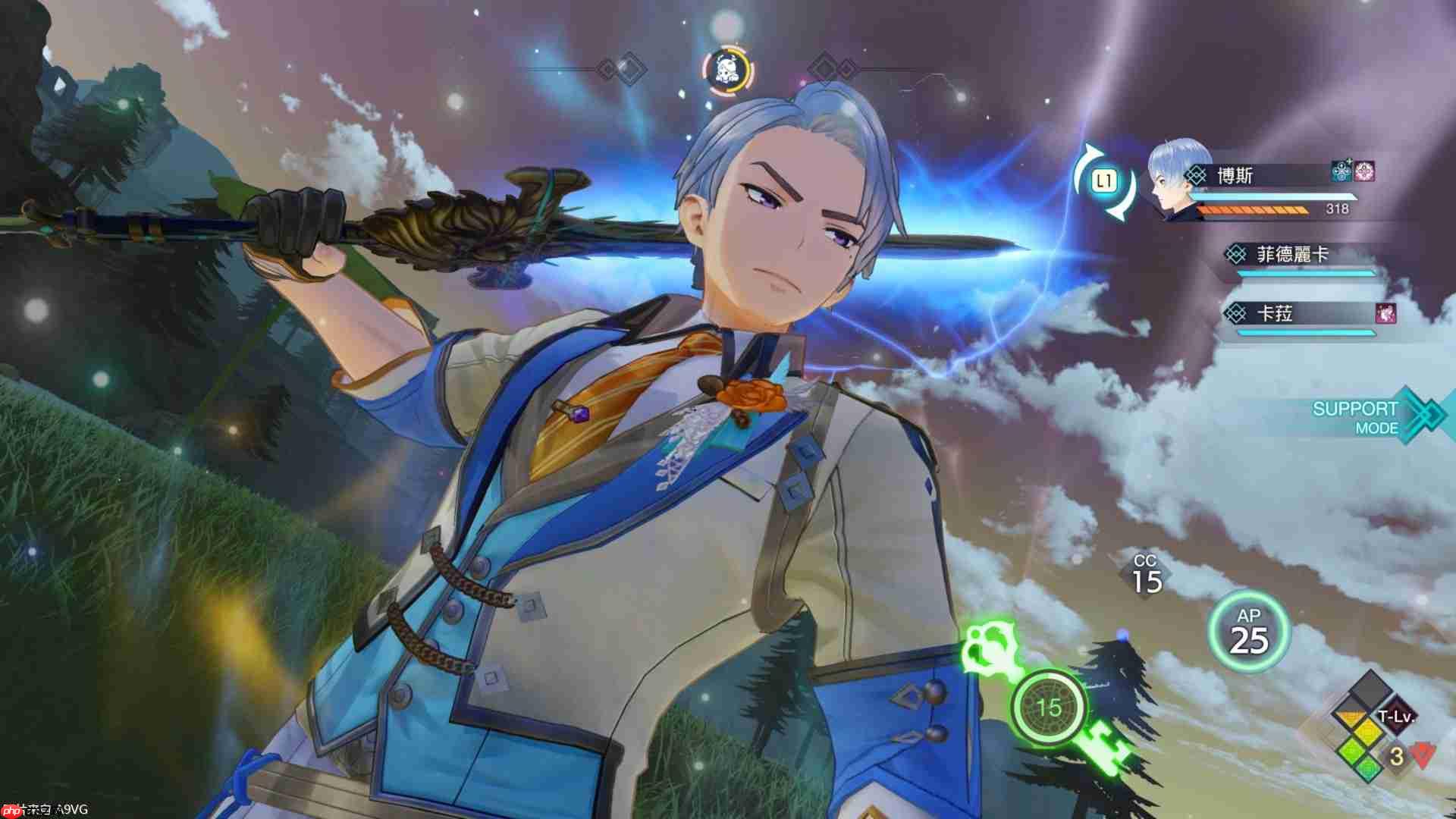The width and height of the screenshot is (1456, 819).
Task: Click the diamond expander next to 菲德麗卡's name
Action: point(1238,255)
